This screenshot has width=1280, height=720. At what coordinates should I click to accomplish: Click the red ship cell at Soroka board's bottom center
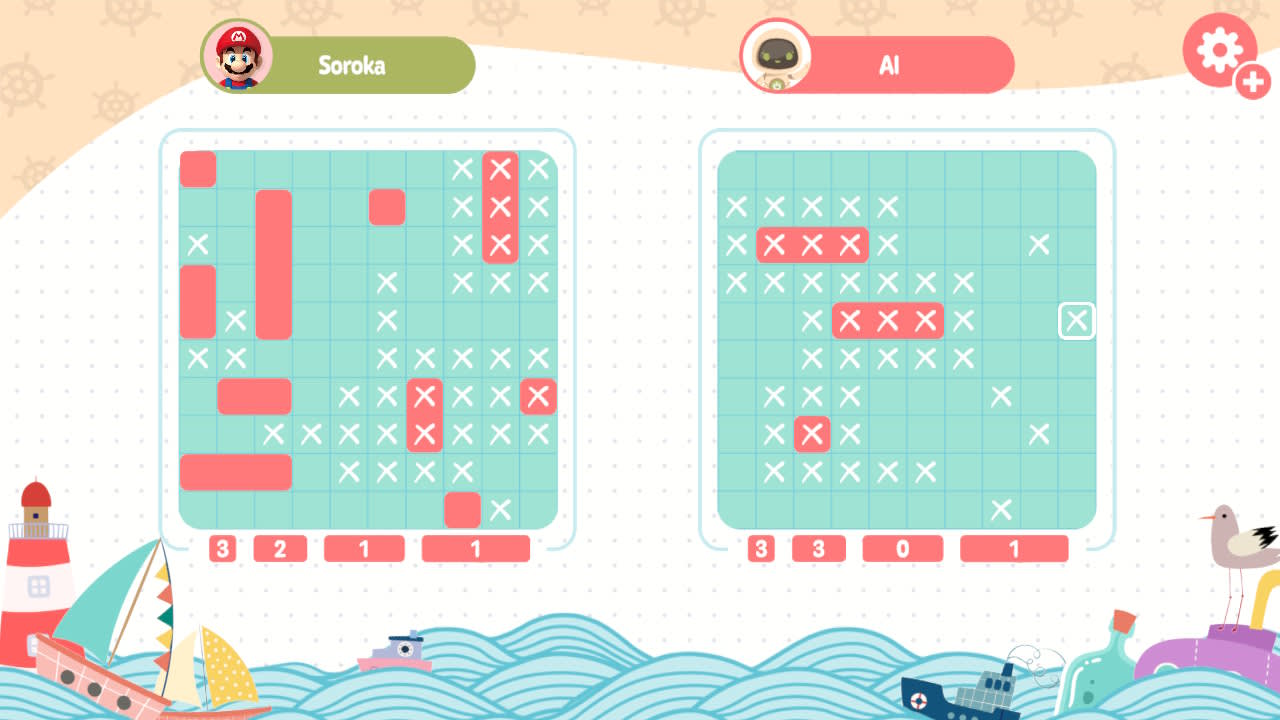pyautogui.click(x=461, y=510)
